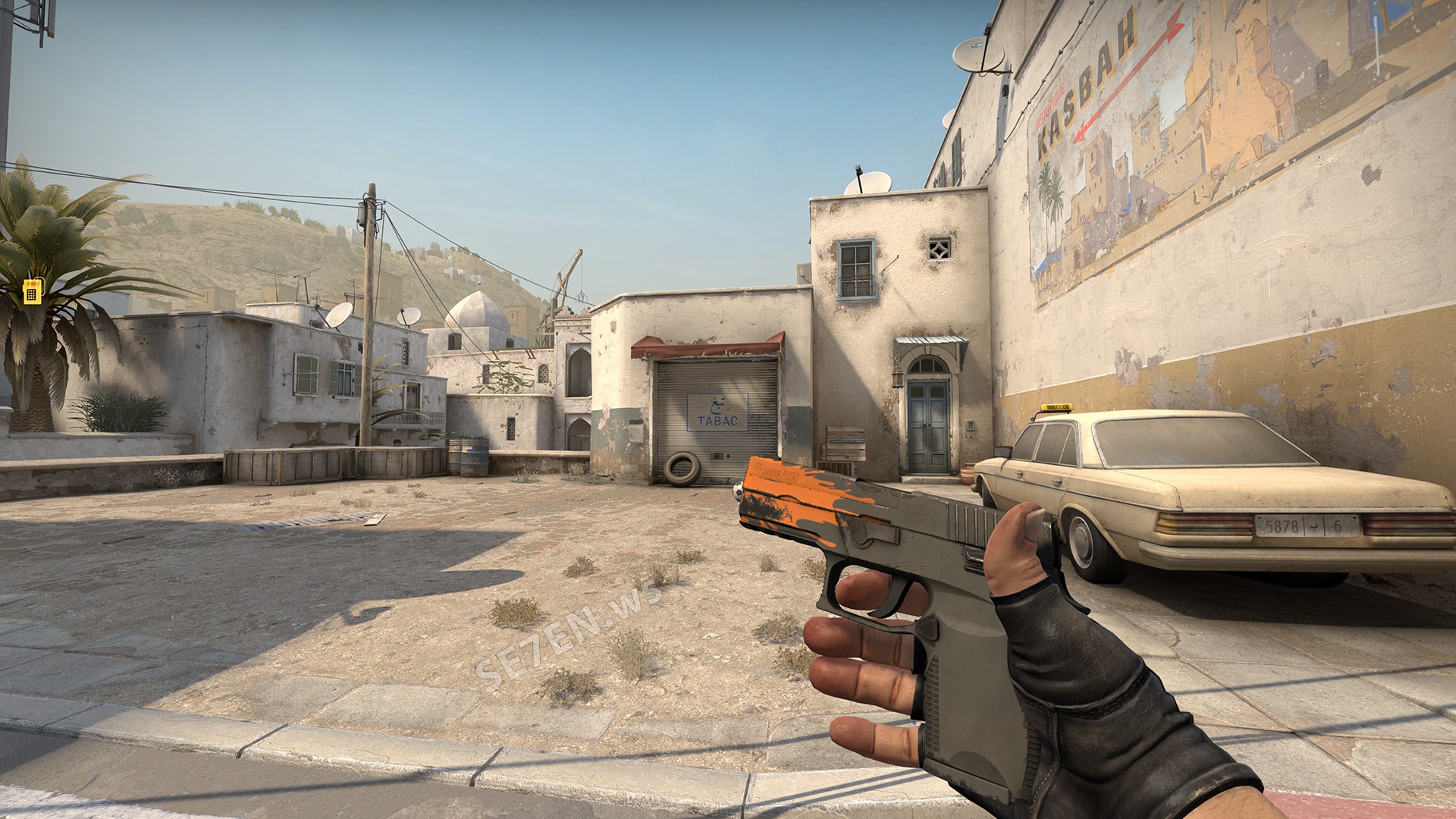The width and height of the screenshot is (1456, 819).
Task: Click the yellow C4 bomb HUD icon
Action: [32, 290]
